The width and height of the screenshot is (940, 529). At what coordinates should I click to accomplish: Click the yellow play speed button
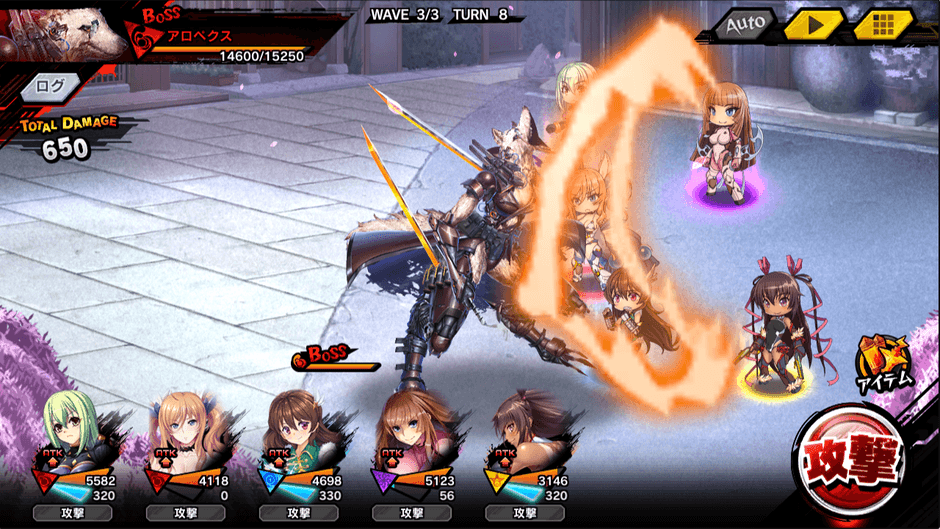tap(813, 24)
